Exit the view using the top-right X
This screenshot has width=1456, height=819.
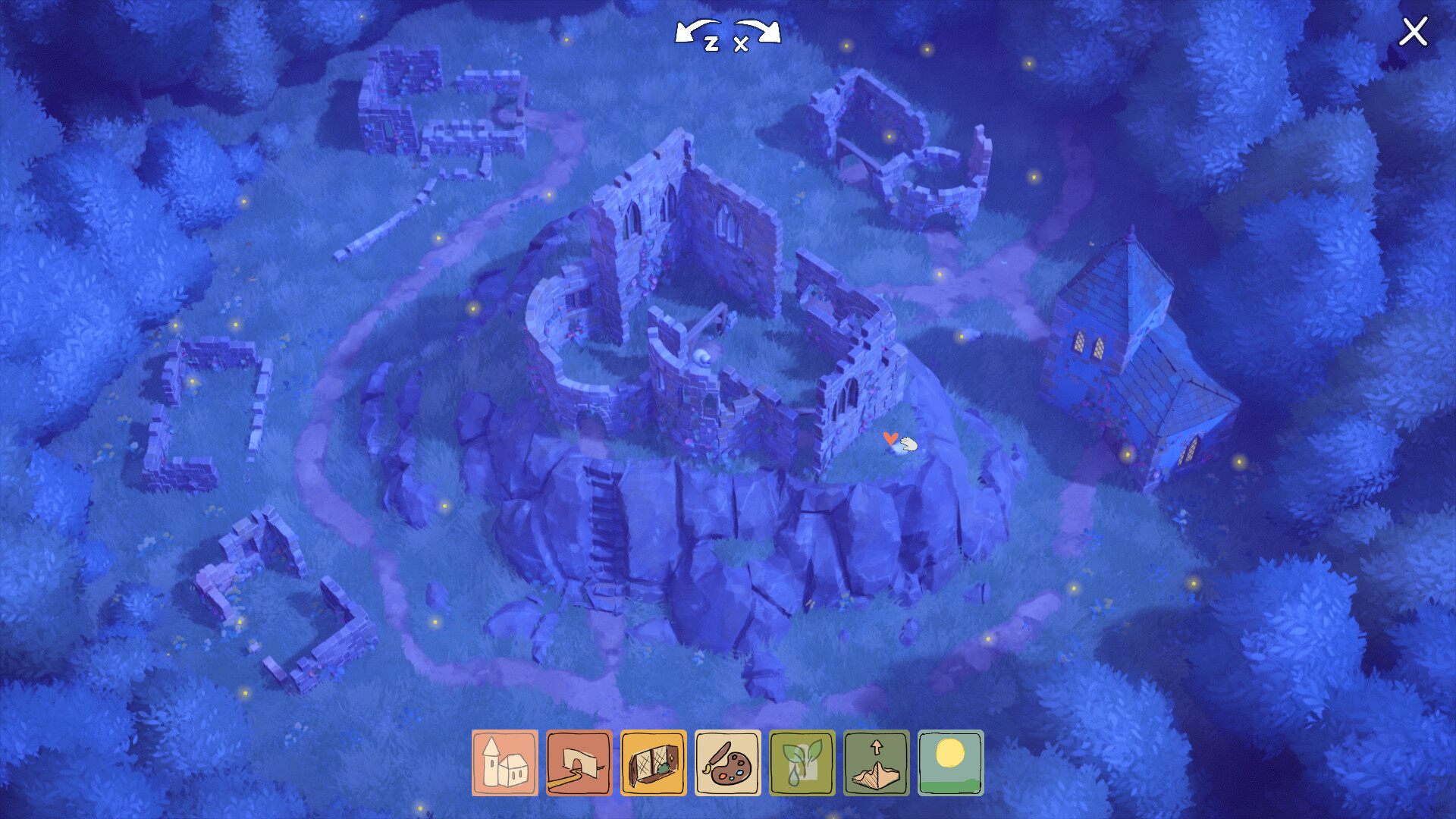(x=1414, y=32)
